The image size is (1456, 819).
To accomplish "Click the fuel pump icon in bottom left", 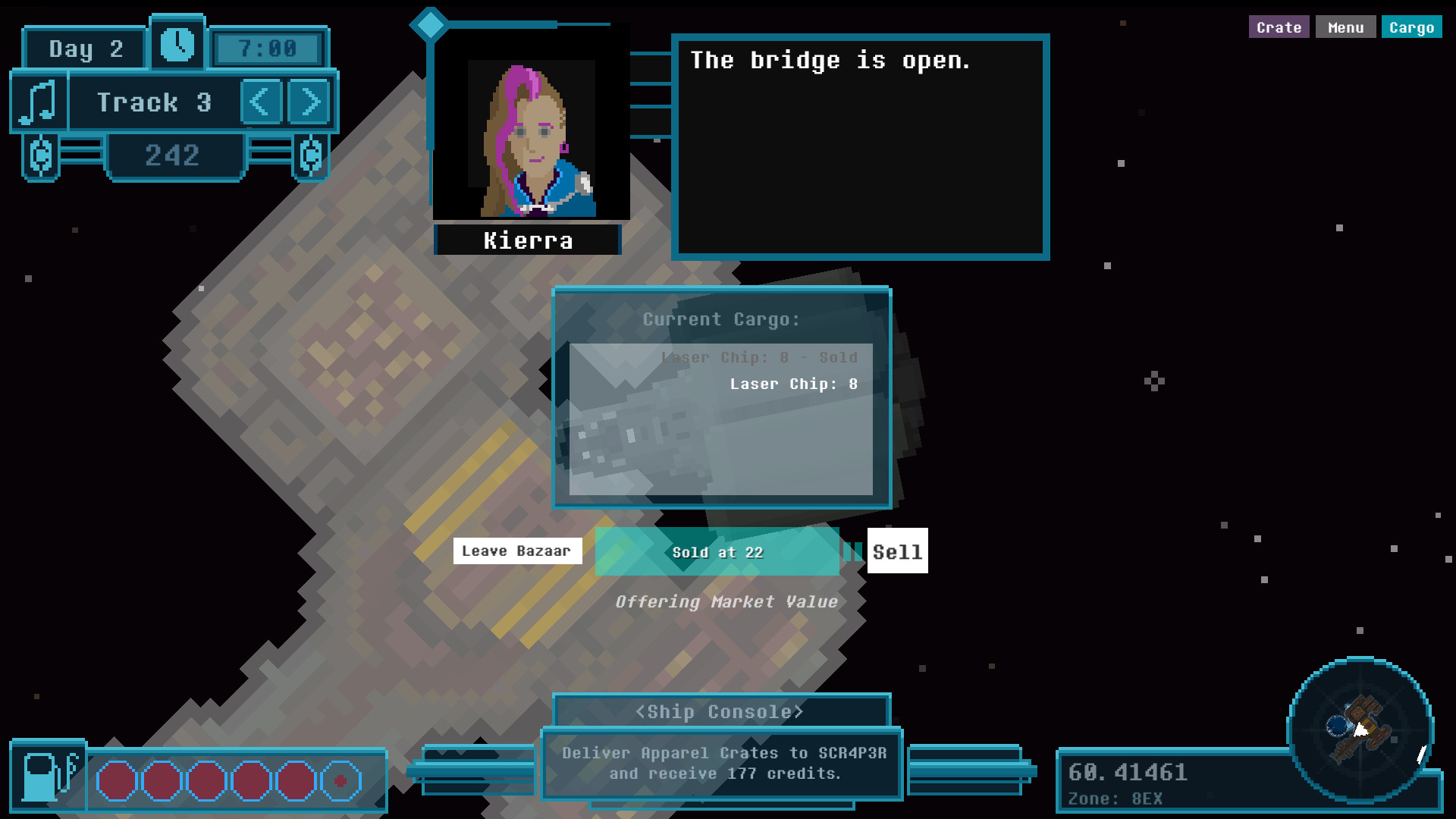I will click(x=48, y=778).
